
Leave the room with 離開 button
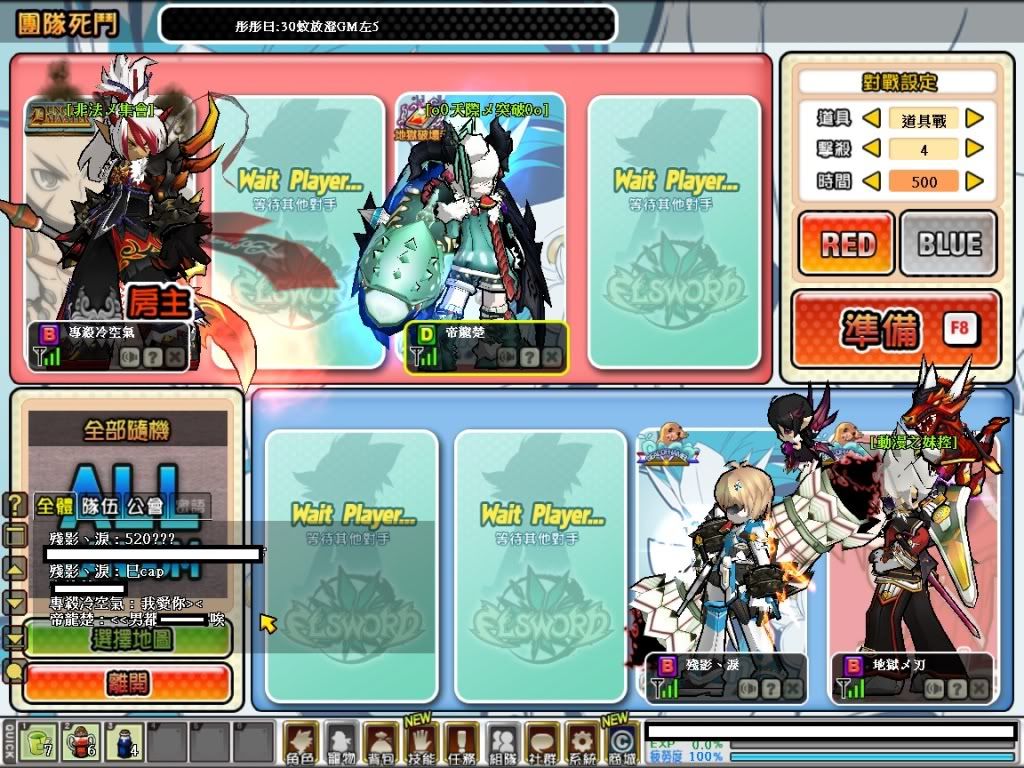click(x=127, y=683)
